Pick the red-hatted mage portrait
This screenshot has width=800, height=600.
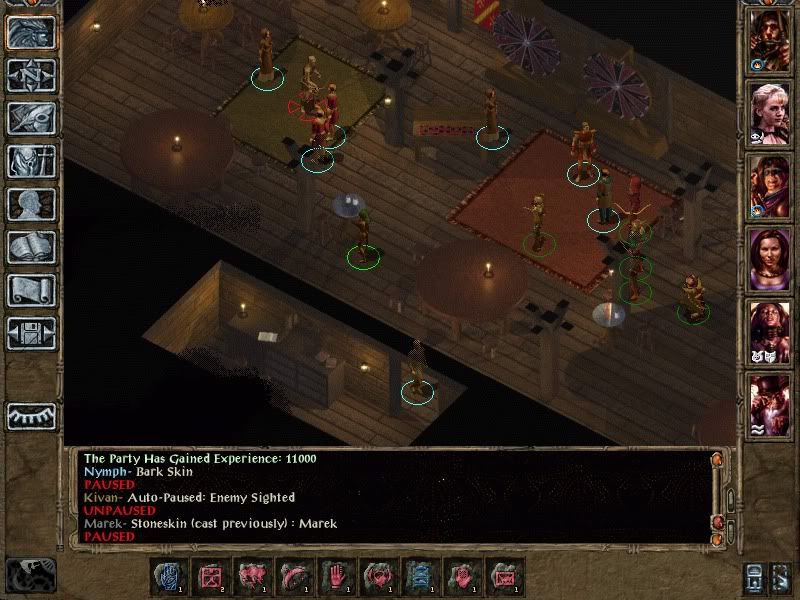coord(769,403)
